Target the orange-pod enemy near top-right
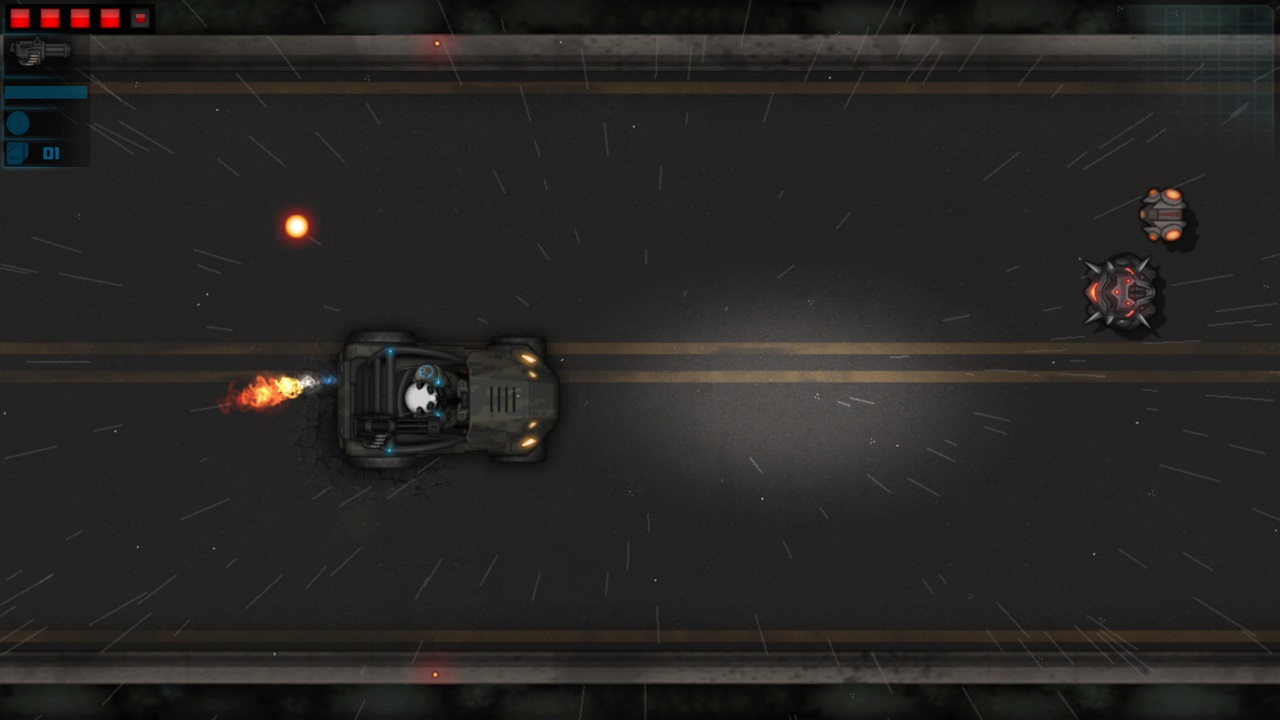 [1165, 213]
